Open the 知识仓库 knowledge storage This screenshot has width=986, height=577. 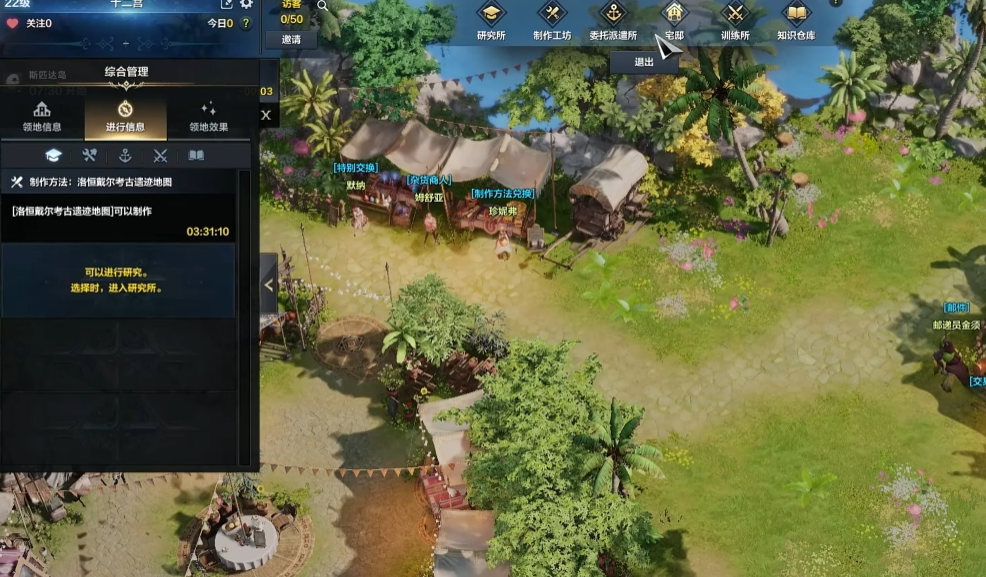pos(796,20)
